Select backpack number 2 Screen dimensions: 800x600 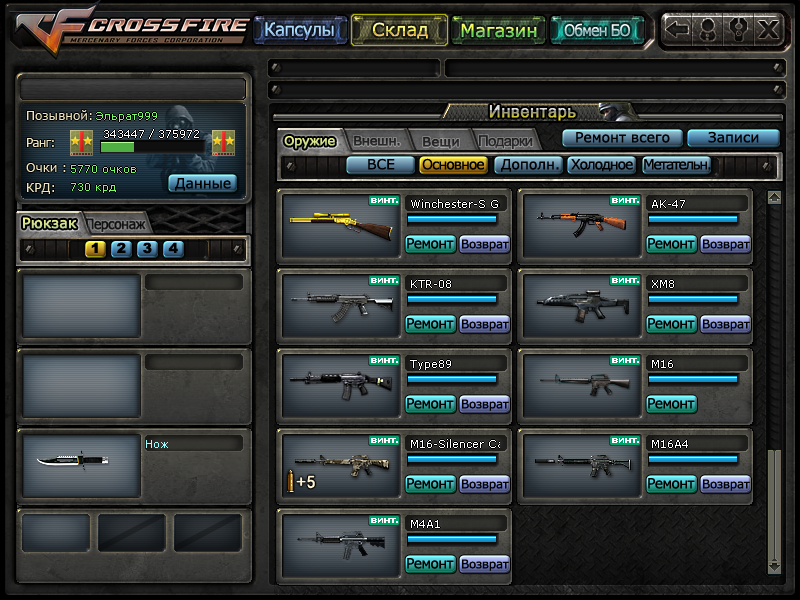[x=121, y=249]
